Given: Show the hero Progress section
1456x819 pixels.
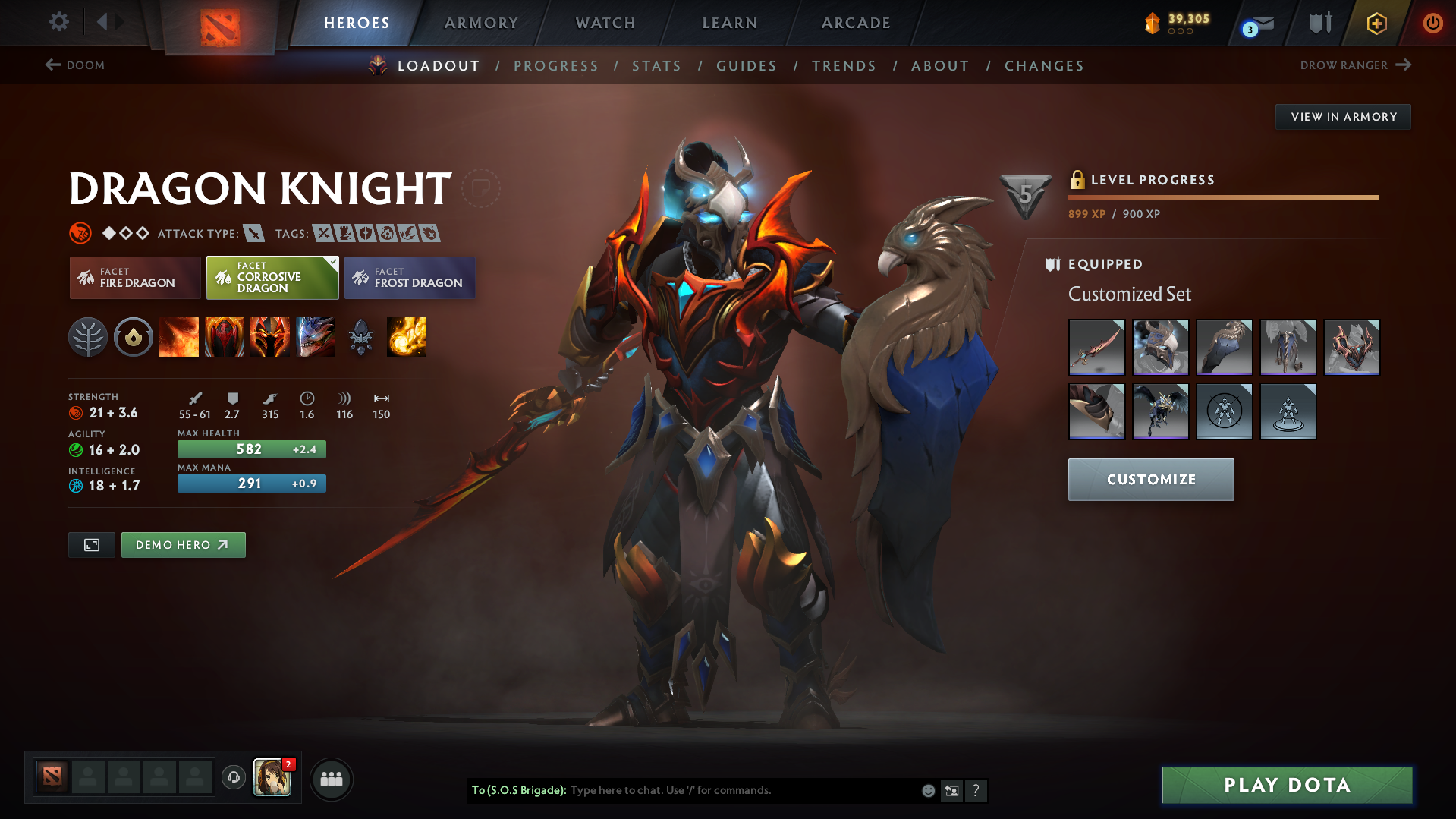Looking at the screenshot, I should point(556,66).
